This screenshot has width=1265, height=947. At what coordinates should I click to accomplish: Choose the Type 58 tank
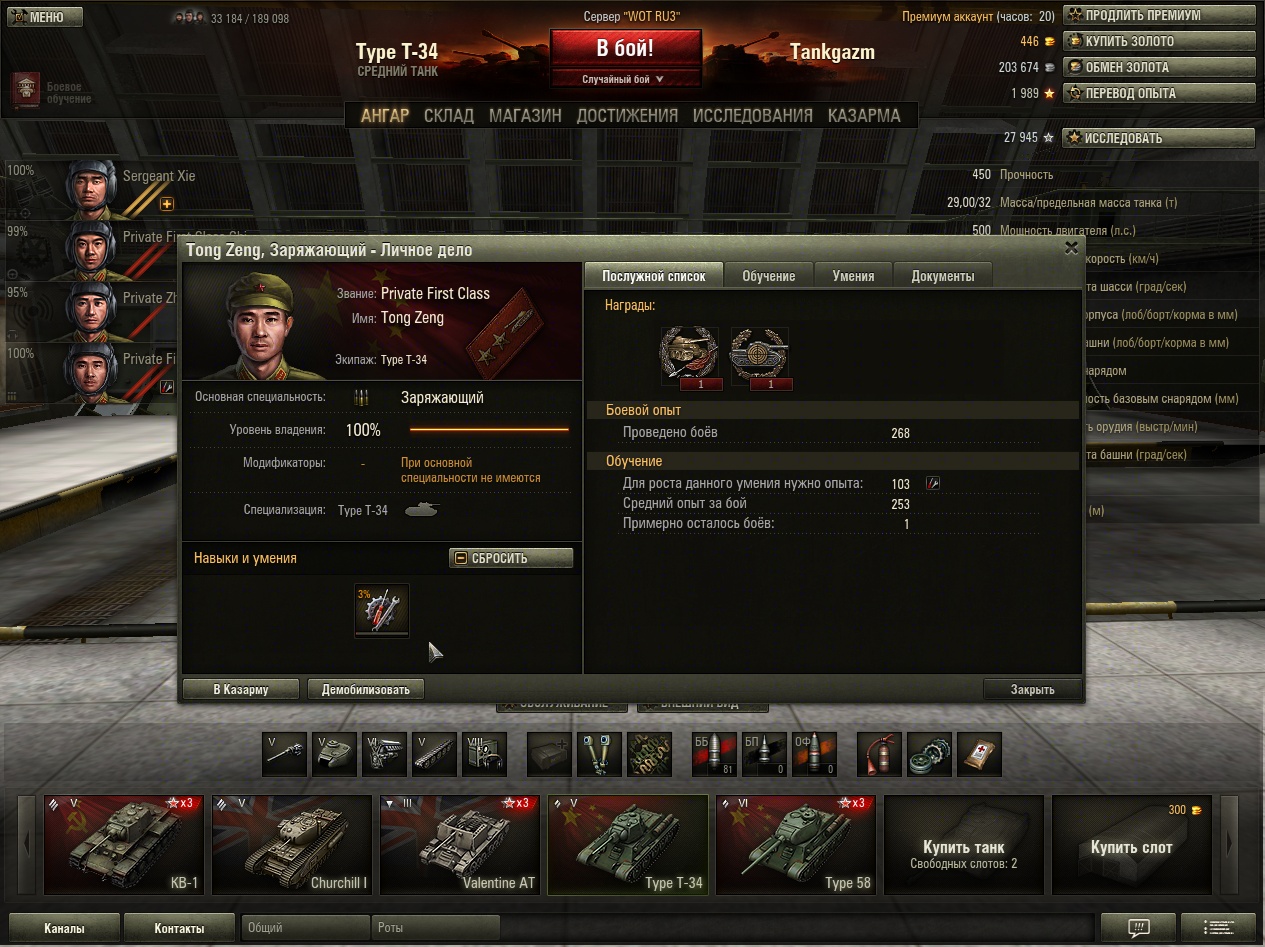[x=795, y=845]
